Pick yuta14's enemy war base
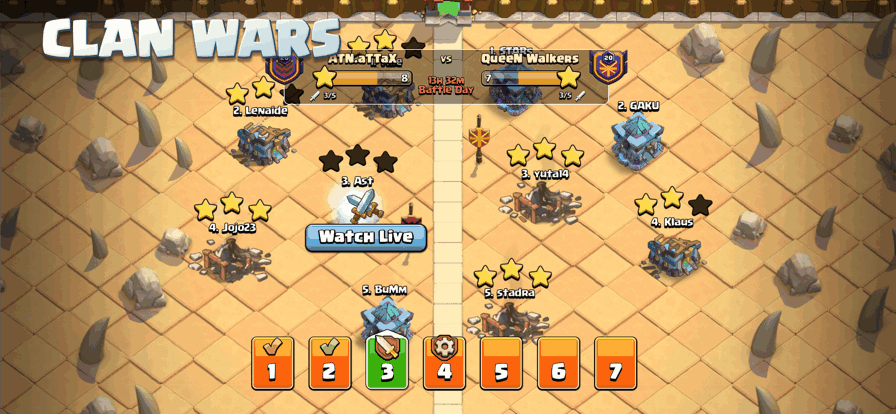Screen dimensions: 896x414 pyautogui.click(x=542, y=203)
